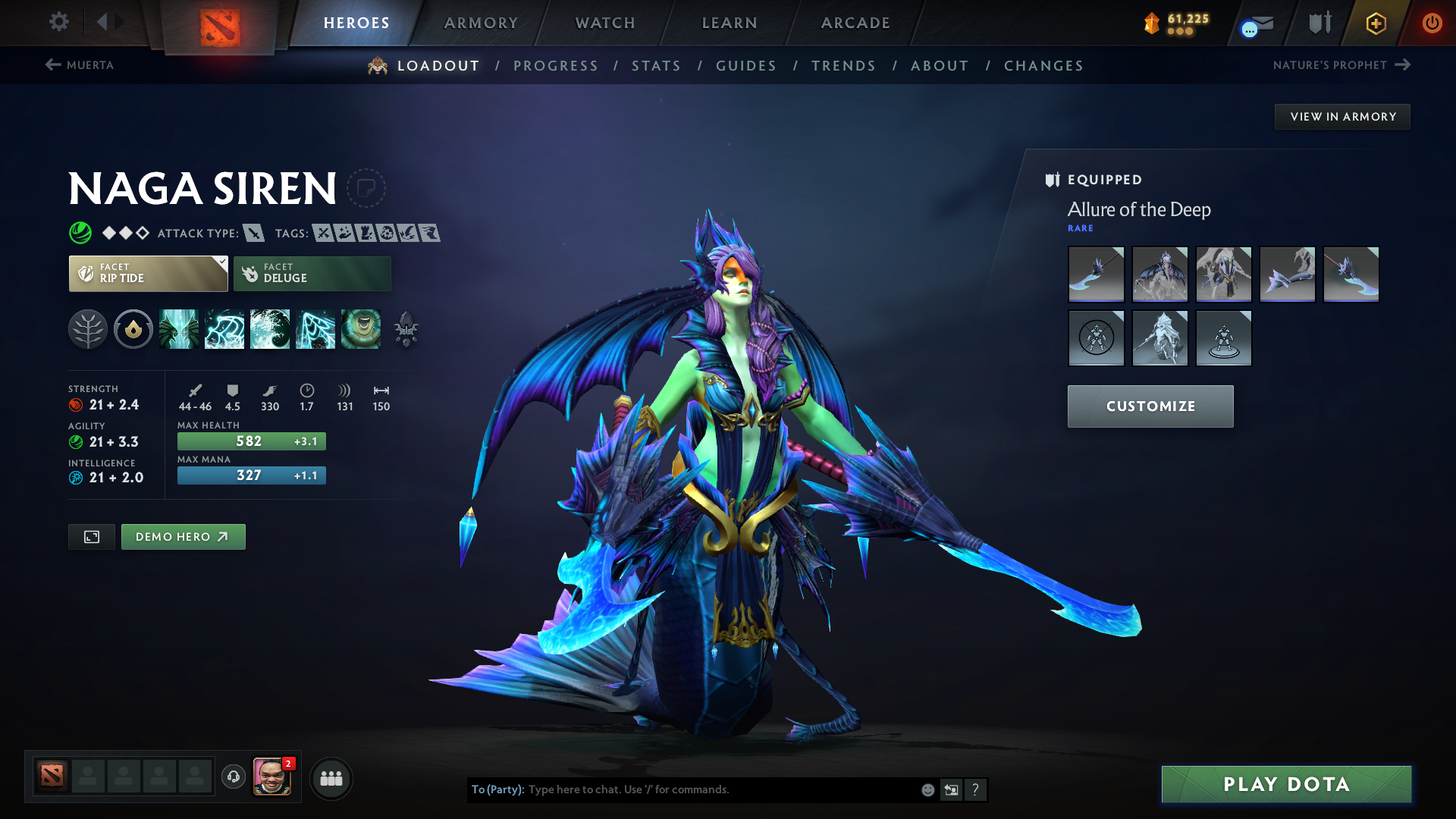Click the Aghanim's Shard upgrade icon
This screenshot has height=819, width=1456.
click(407, 329)
